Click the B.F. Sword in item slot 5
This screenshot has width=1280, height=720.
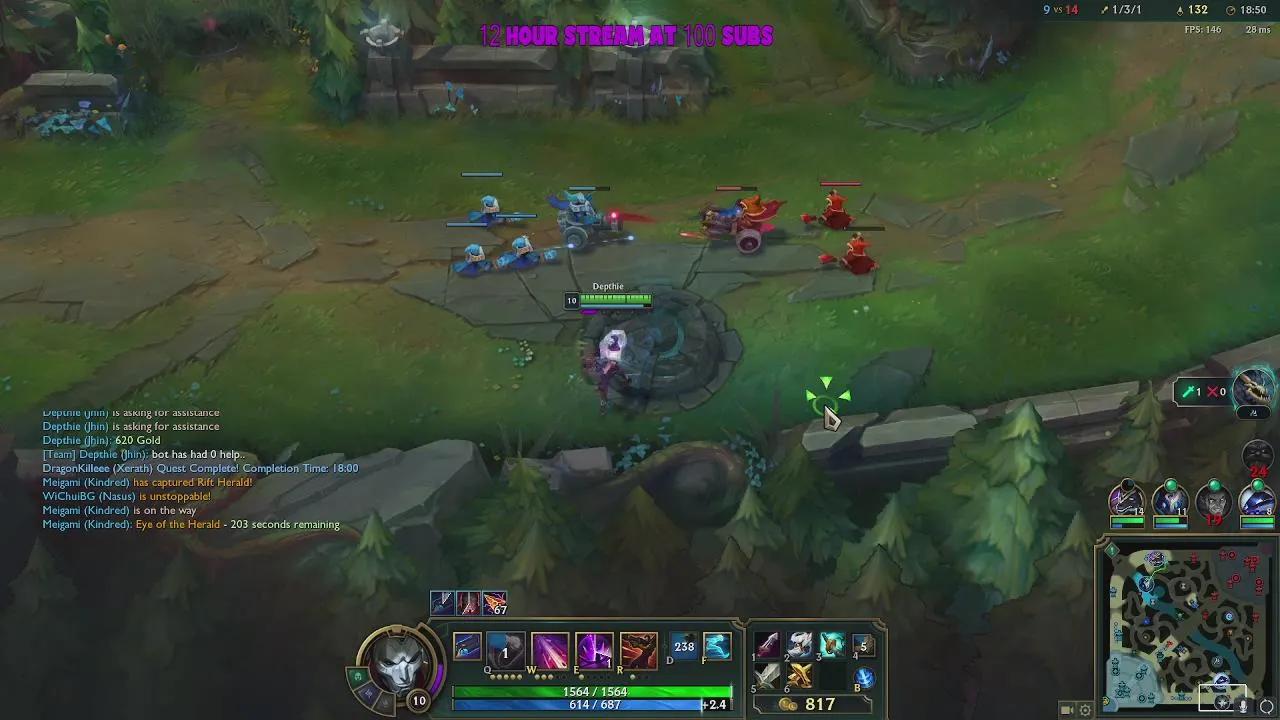click(765, 678)
